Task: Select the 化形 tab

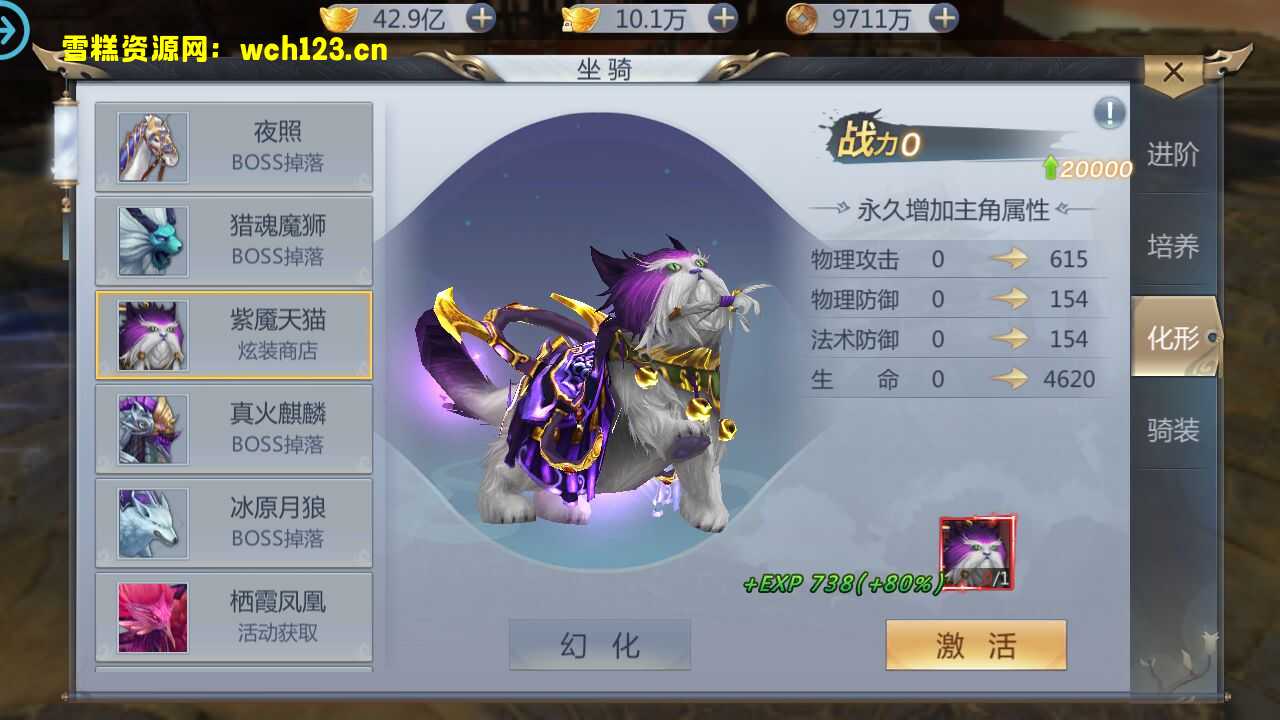Action: [1172, 337]
